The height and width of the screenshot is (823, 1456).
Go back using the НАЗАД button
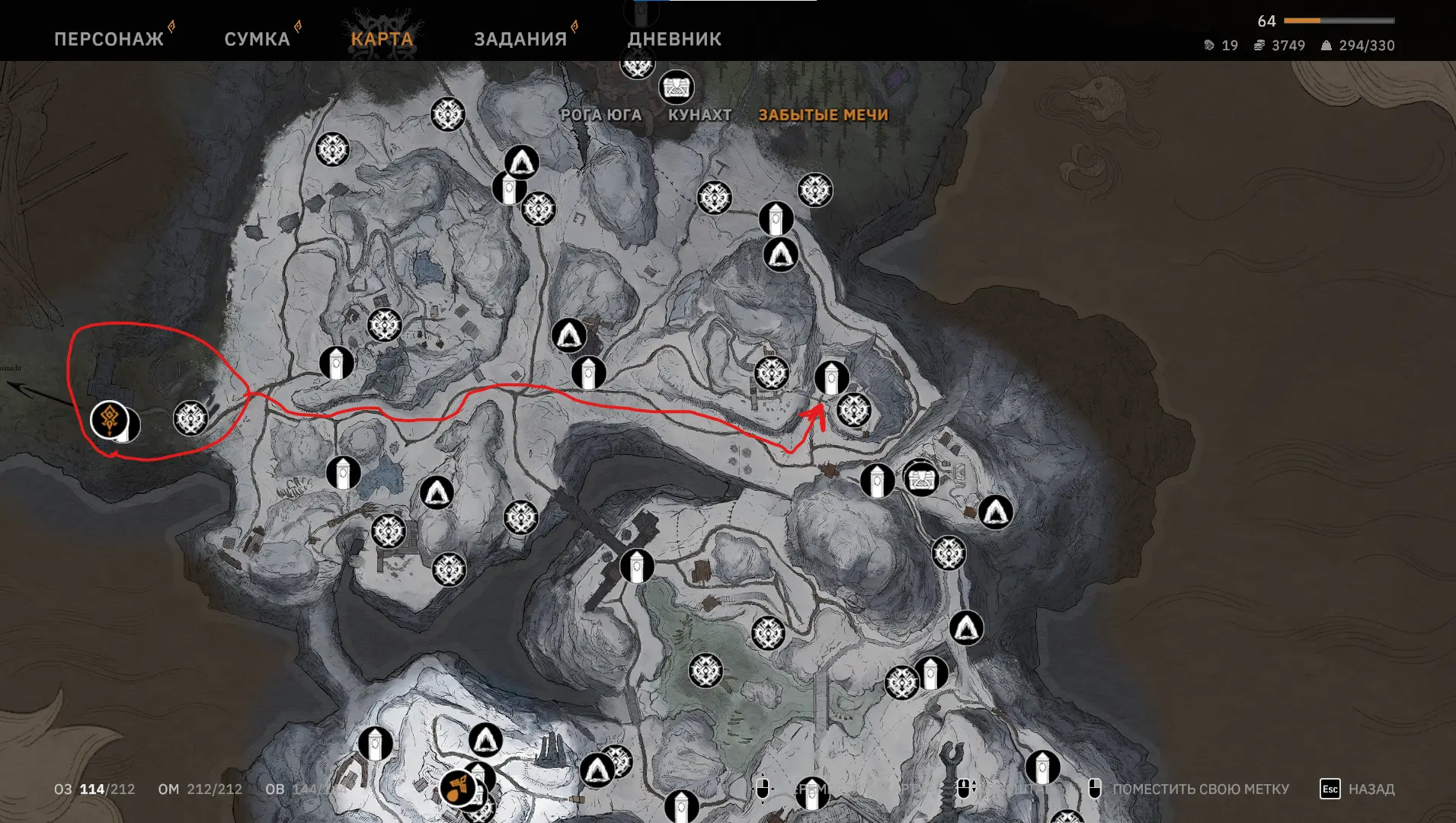1357,789
